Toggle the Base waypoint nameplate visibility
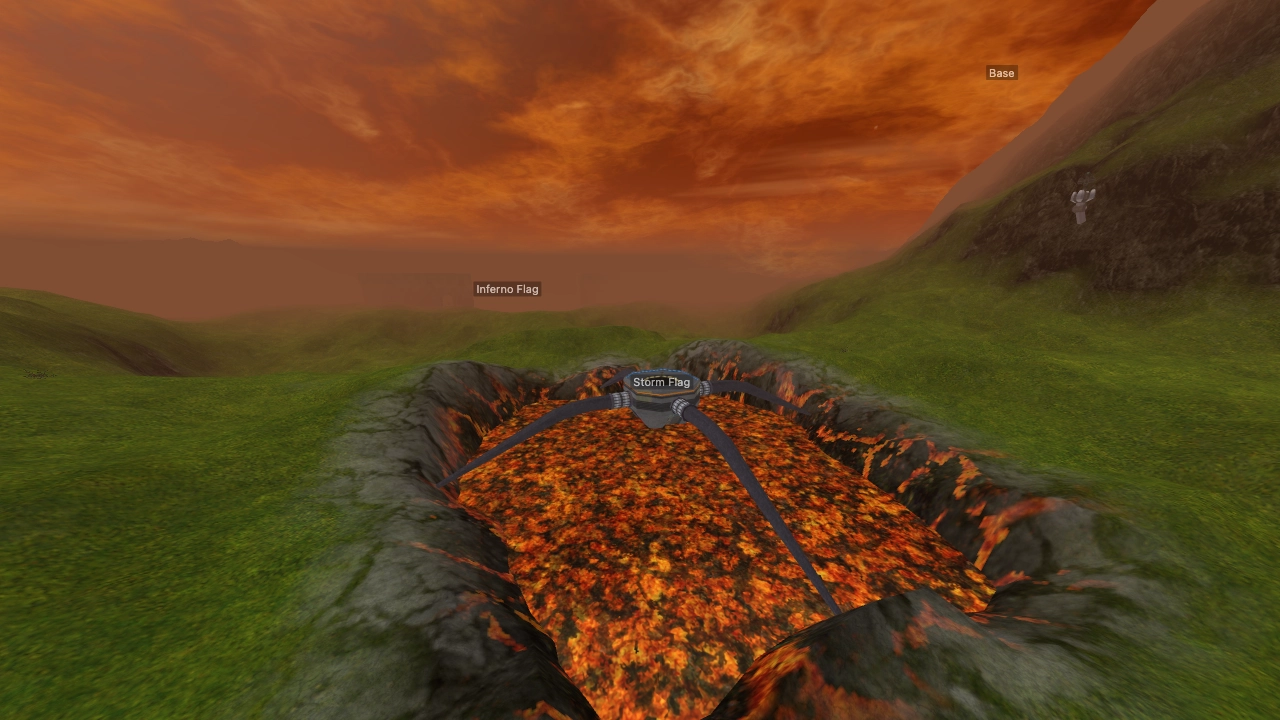Image resolution: width=1280 pixels, height=720 pixels. tap(1000, 72)
